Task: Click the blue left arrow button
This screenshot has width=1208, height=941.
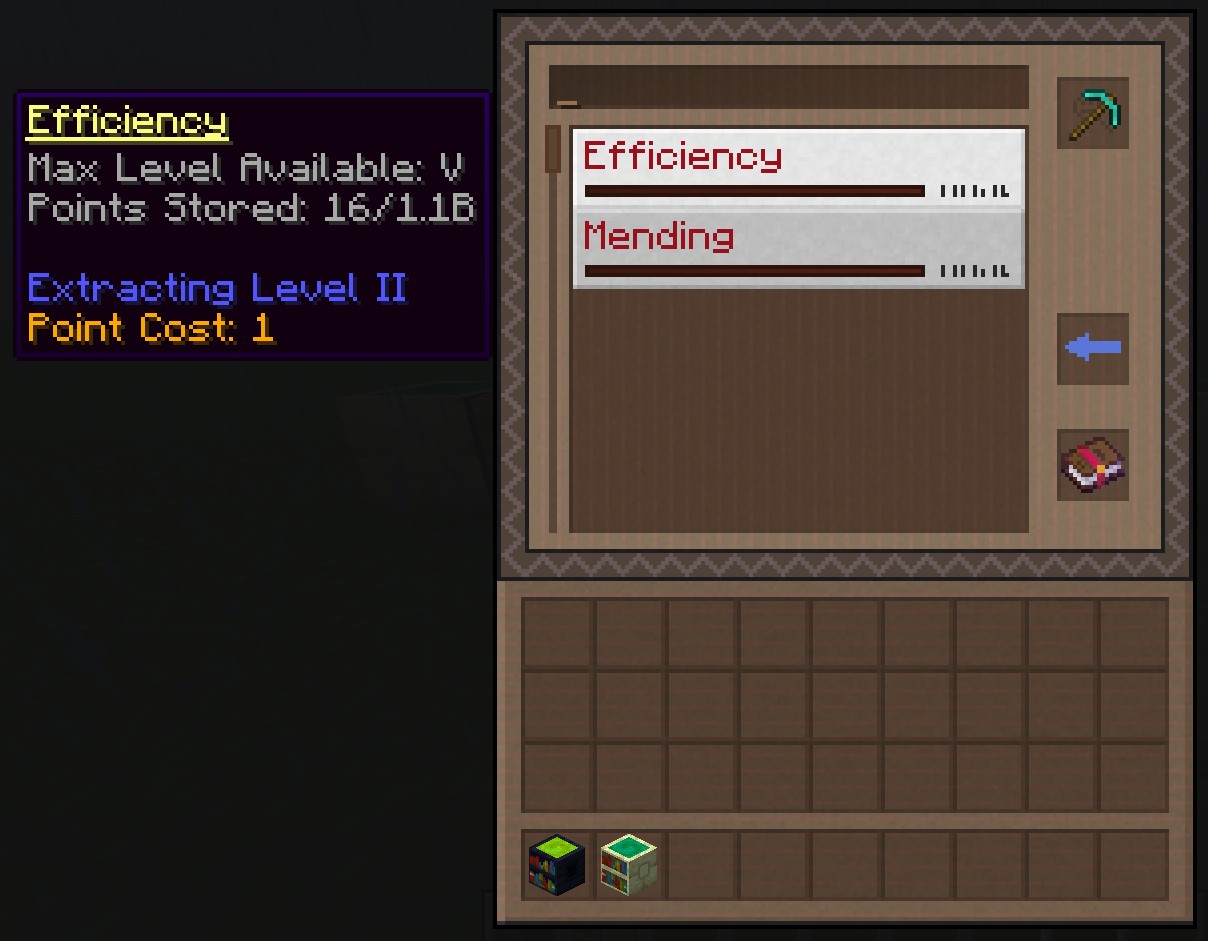Action: 1092,349
